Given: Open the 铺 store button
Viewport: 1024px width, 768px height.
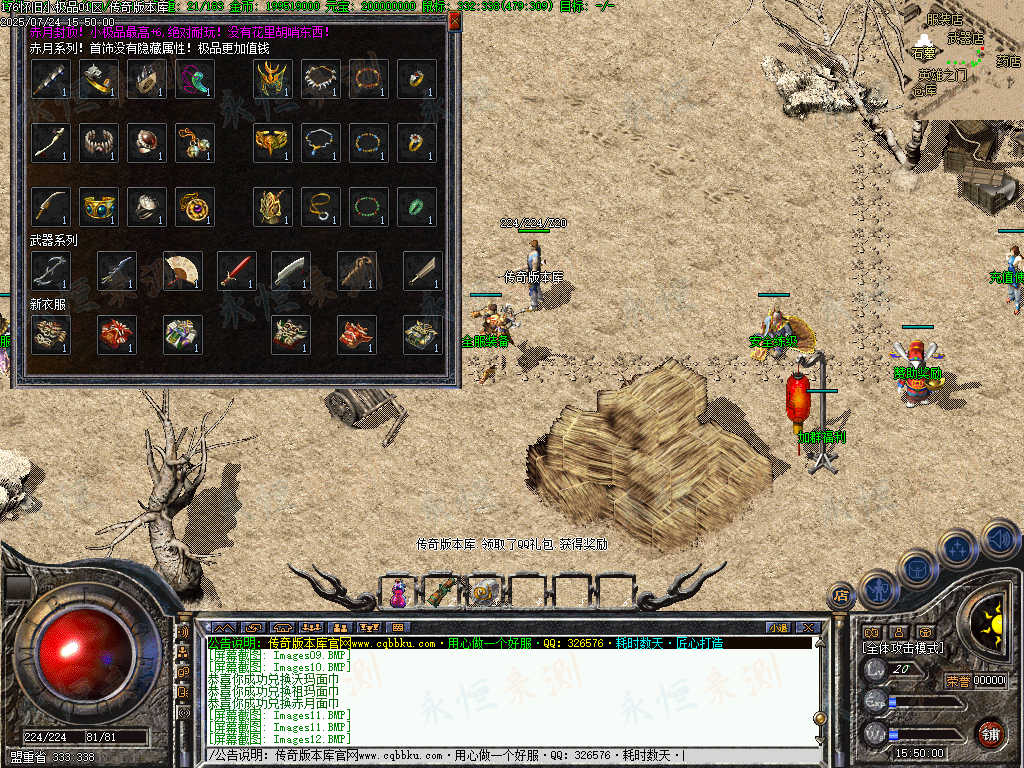Looking at the screenshot, I should coord(990,734).
